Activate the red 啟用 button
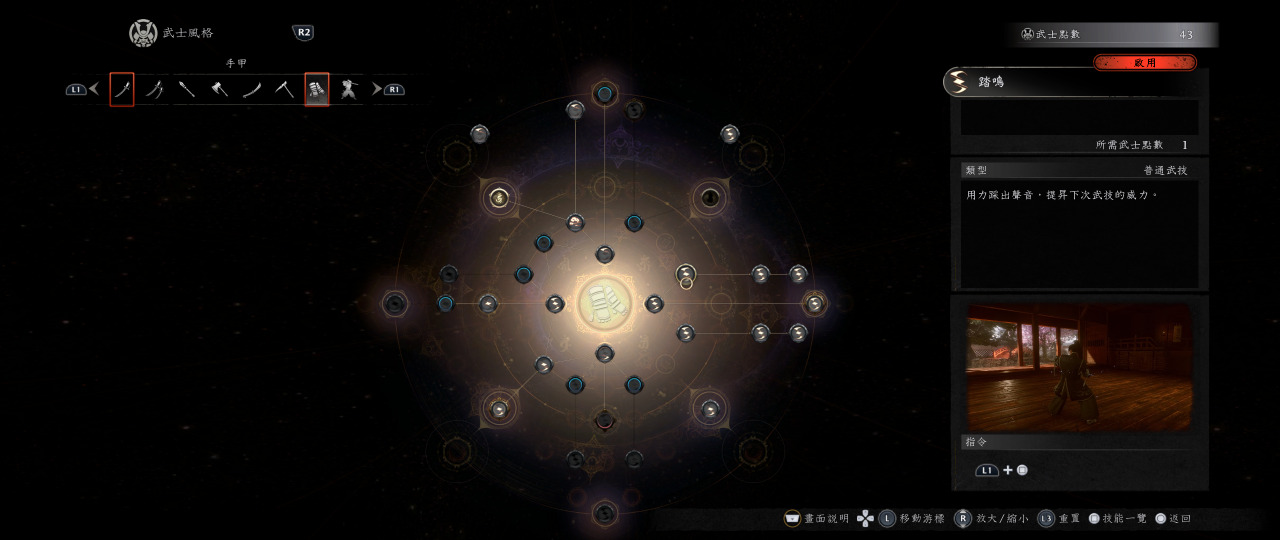This screenshot has height=540, width=1280. [1145, 63]
